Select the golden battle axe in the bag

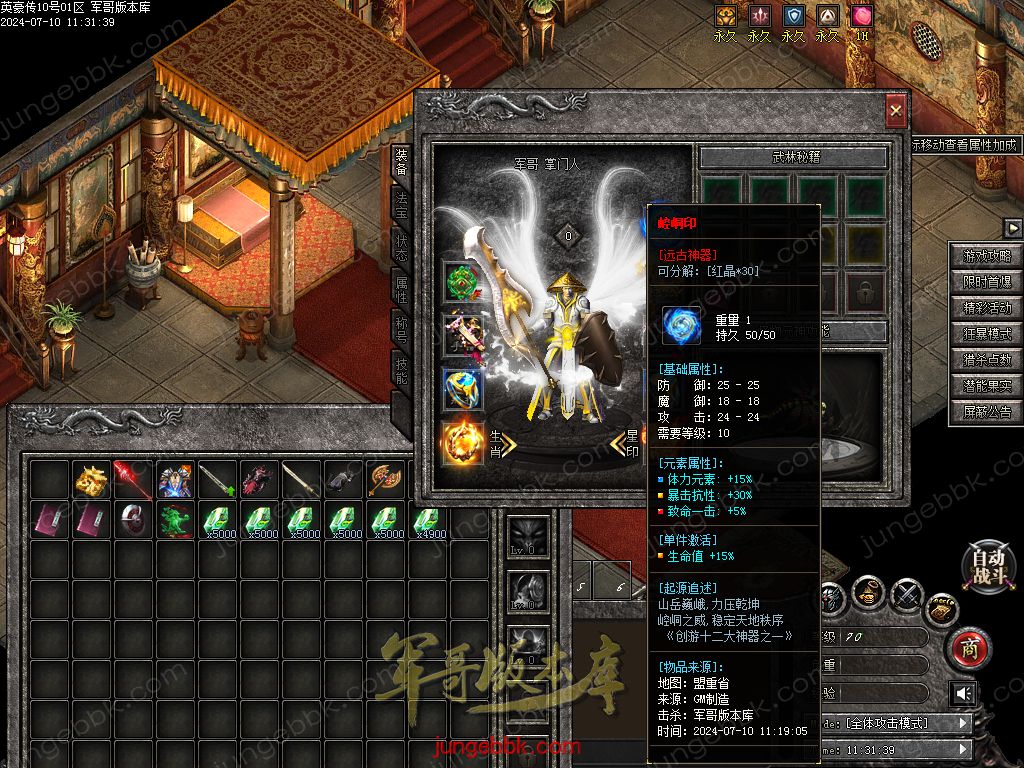click(x=385, y=480)
